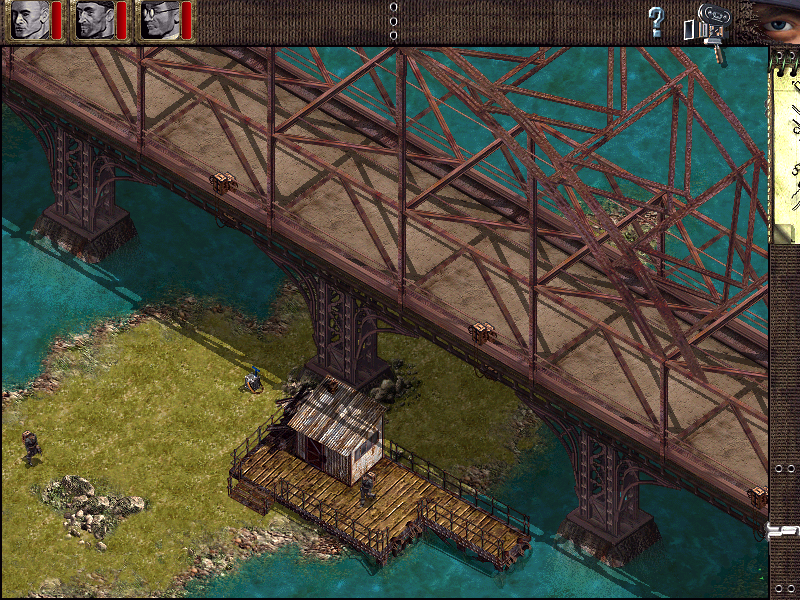Select the bald commando portrait
Viewport: 800px width, 600px height.
pos(30,20)
